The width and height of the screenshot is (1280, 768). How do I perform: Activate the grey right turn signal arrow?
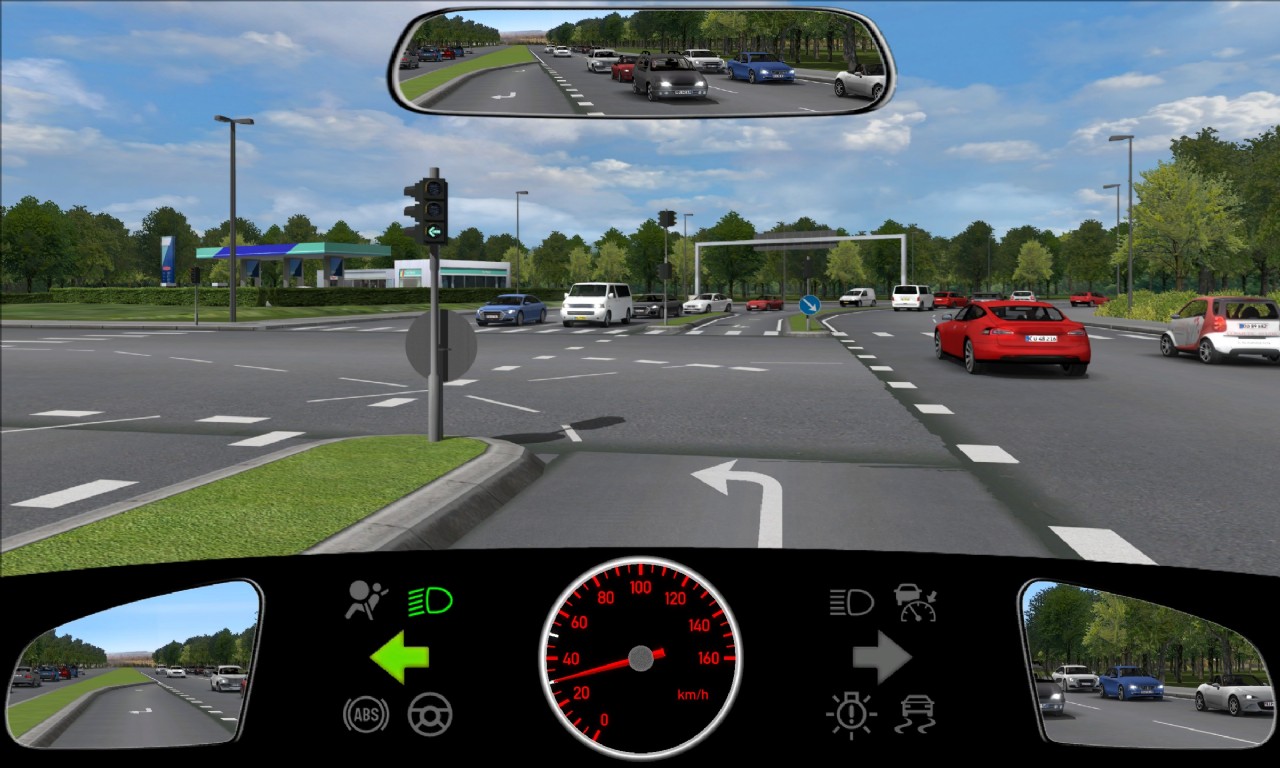coord(881,657)
